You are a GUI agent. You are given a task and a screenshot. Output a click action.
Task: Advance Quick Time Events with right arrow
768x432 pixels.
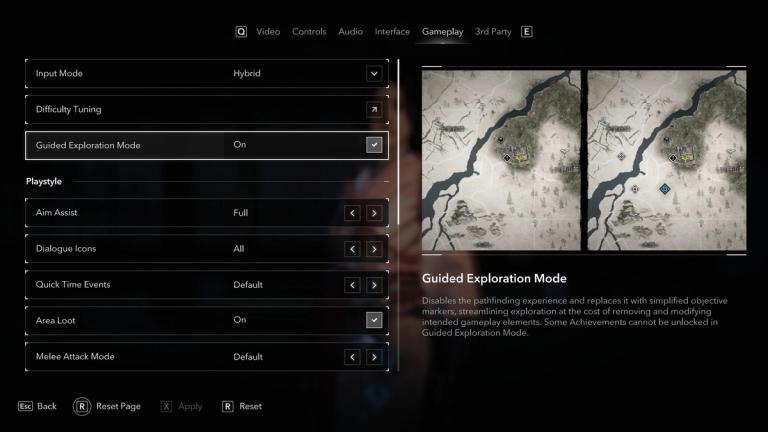point(374,285)
